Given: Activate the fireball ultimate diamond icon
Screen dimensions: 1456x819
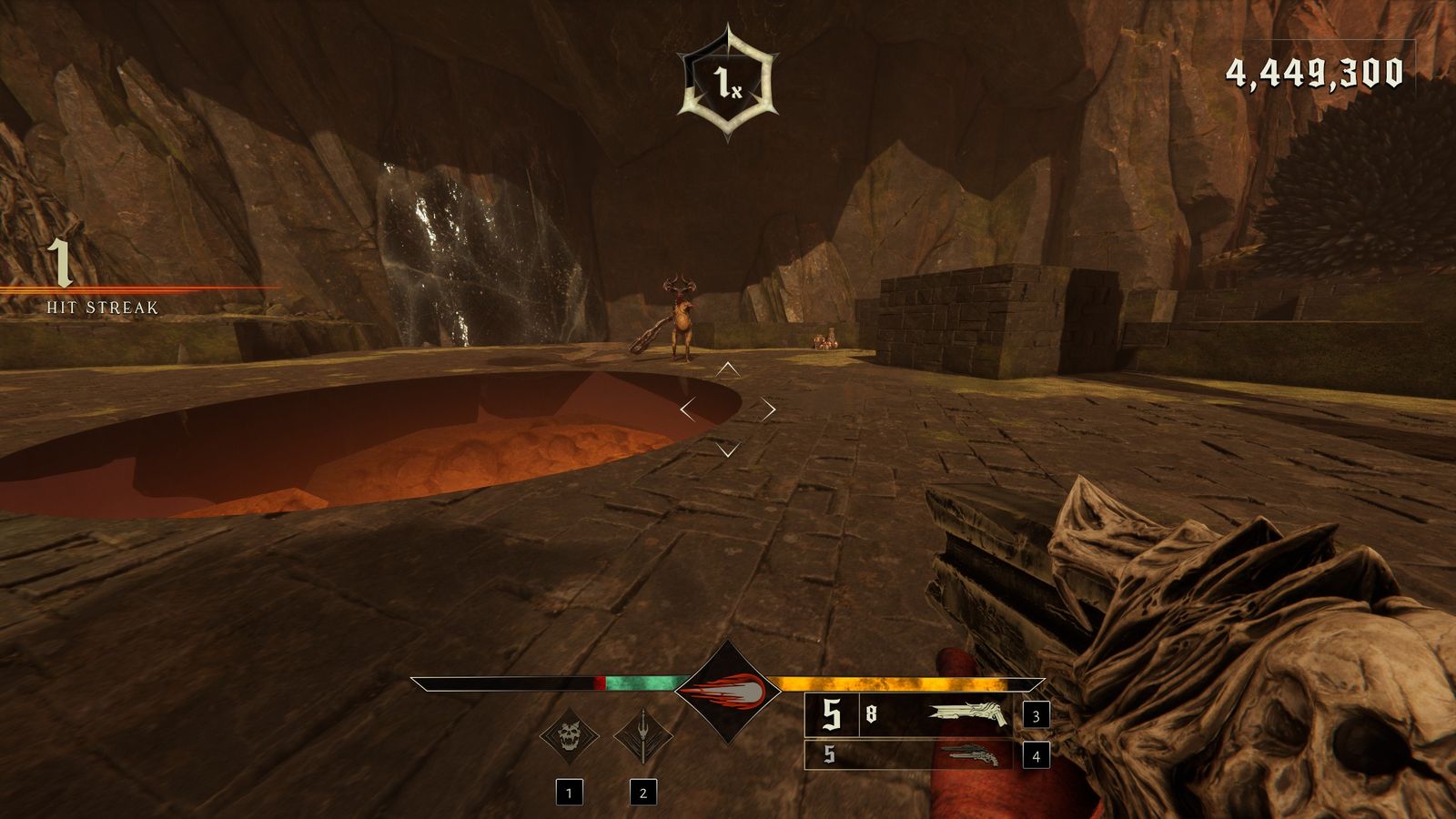Looking at the screenshot, I should (727, 693).
